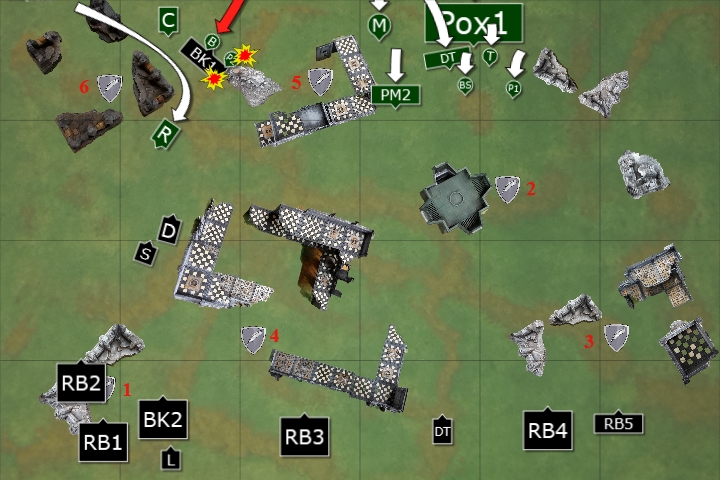
Task: Select the black DT unit token
Action: [442, 431]
